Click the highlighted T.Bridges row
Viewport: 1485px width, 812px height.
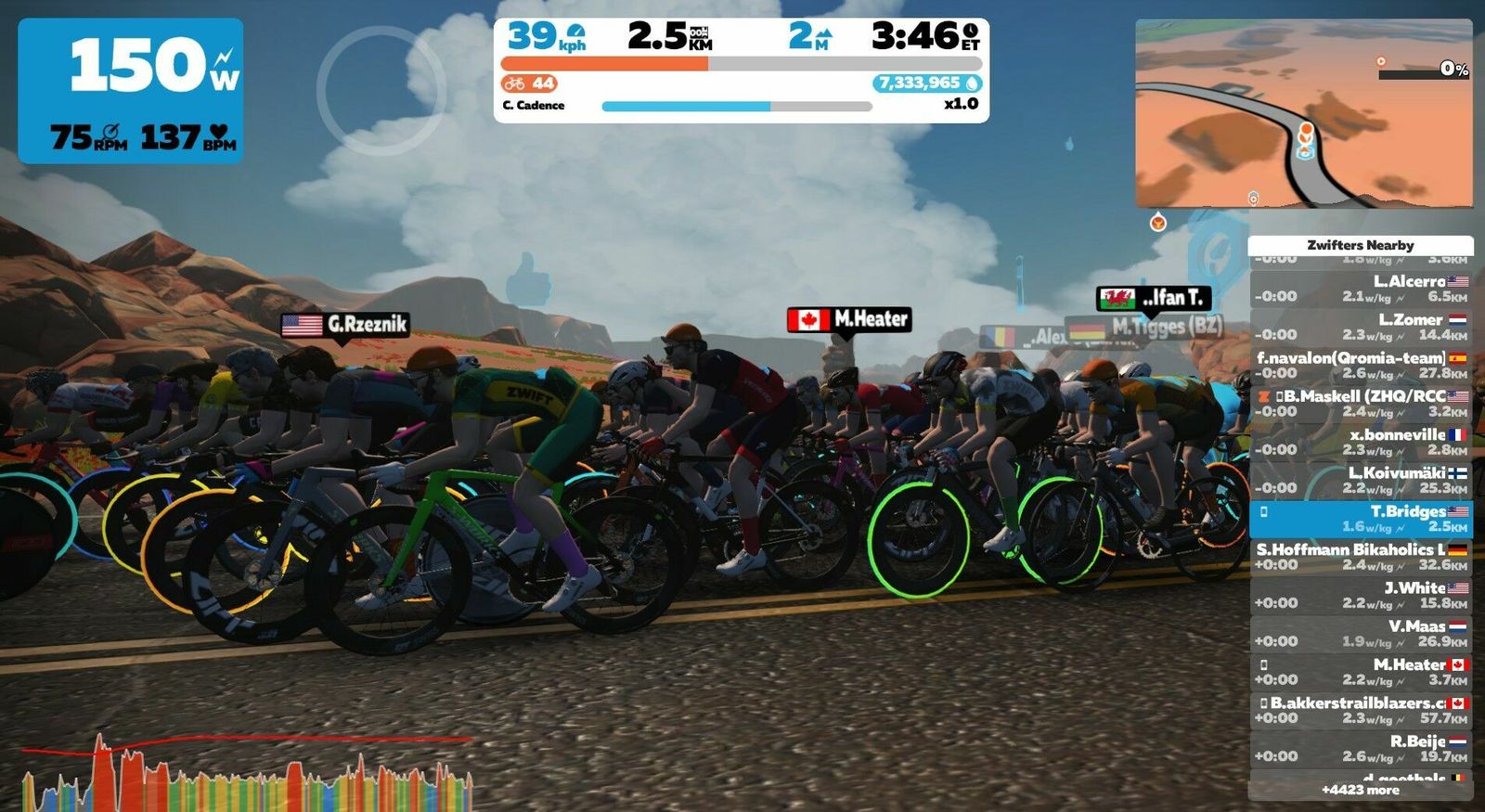pos(1361,519)
